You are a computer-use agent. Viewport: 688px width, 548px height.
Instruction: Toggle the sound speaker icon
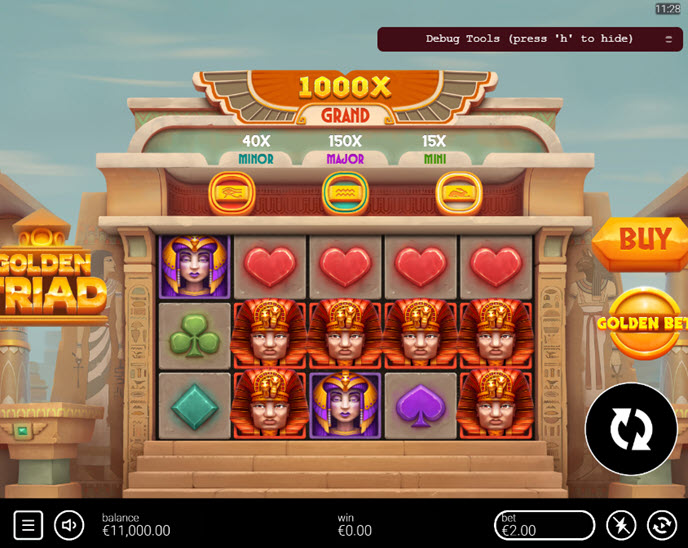(x=69, y=524)
